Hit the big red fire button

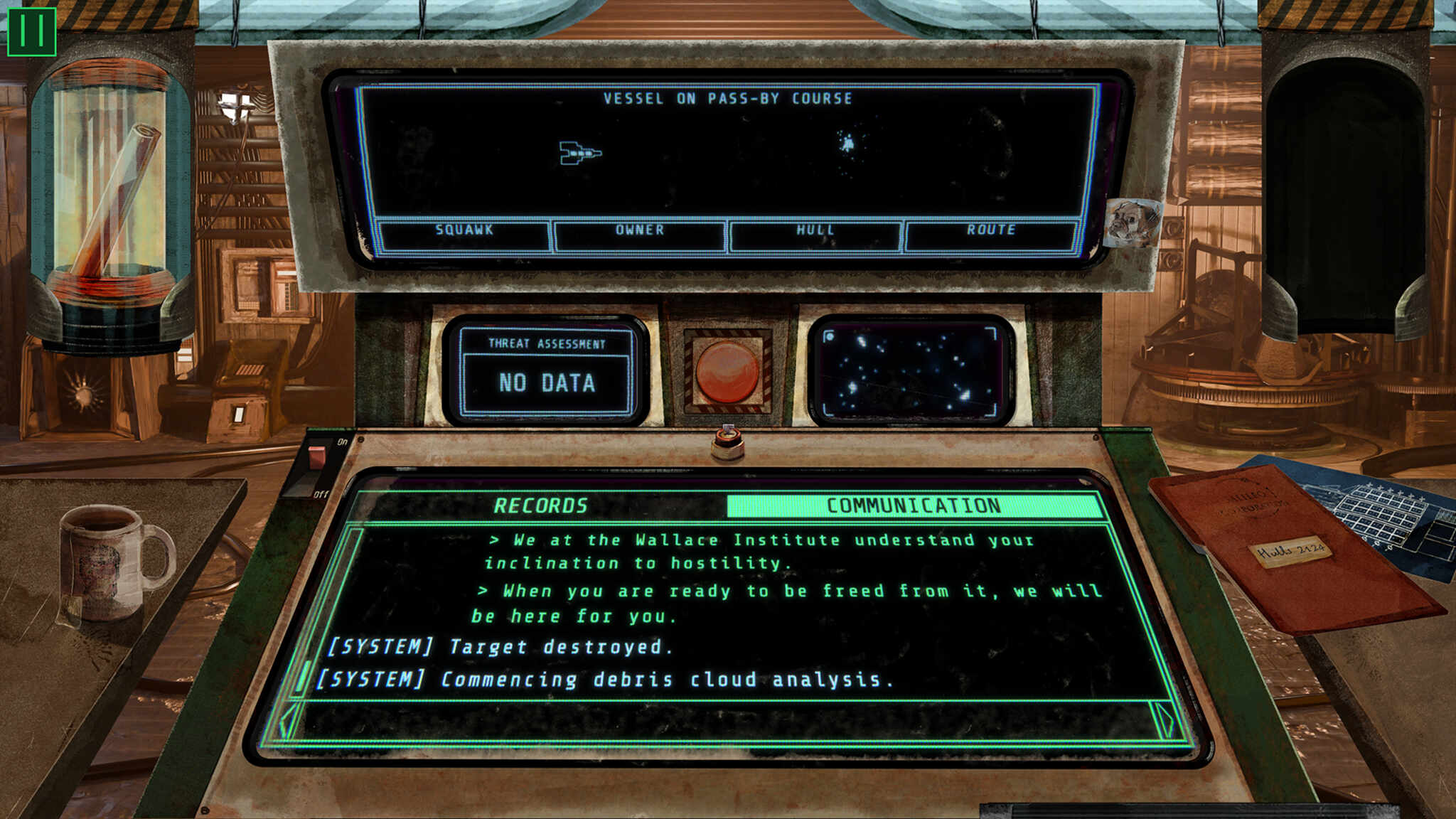pos(727,372)
